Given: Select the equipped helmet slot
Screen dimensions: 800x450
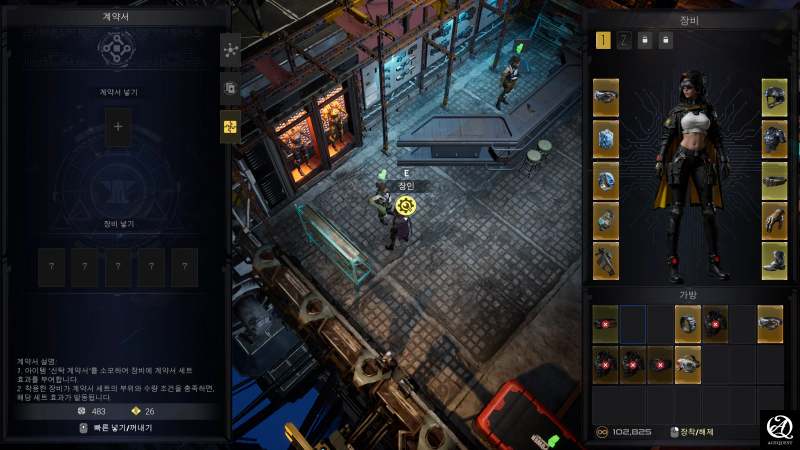Looking at the screenshot, I should pos(775,97).
